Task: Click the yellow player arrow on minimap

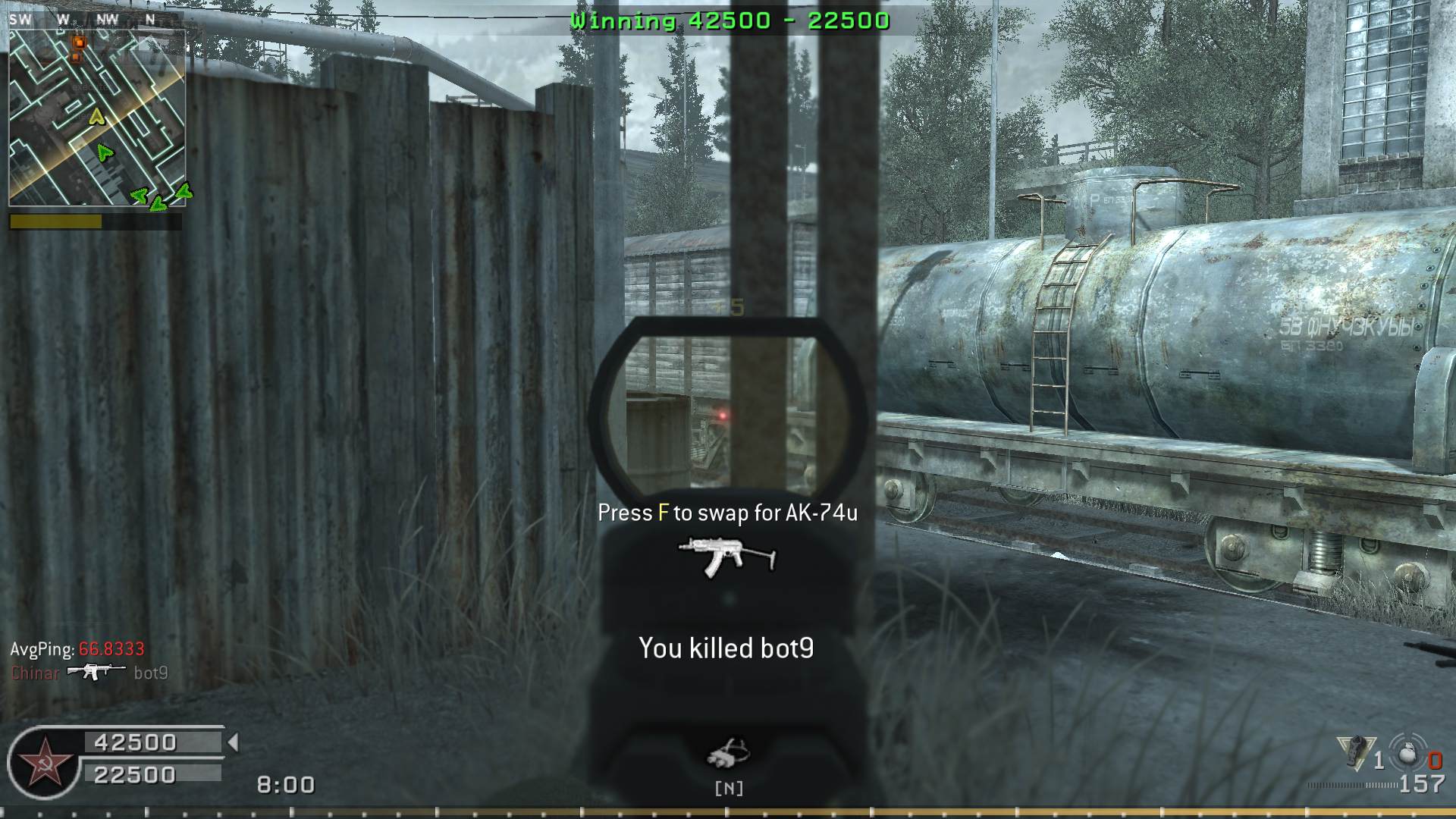Action: (x=96, y=117)
